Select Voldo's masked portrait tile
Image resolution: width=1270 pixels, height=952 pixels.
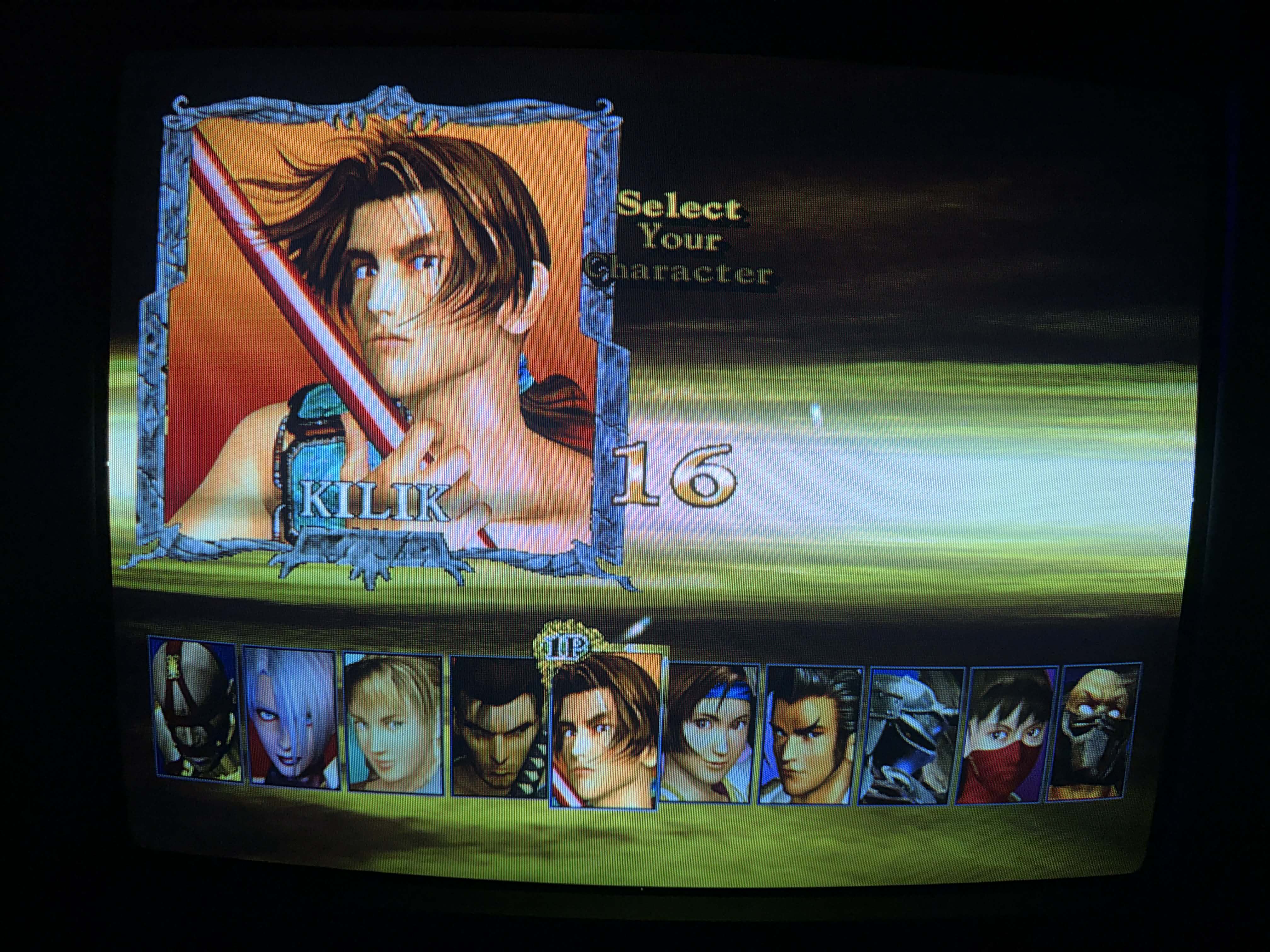point(195,711)
